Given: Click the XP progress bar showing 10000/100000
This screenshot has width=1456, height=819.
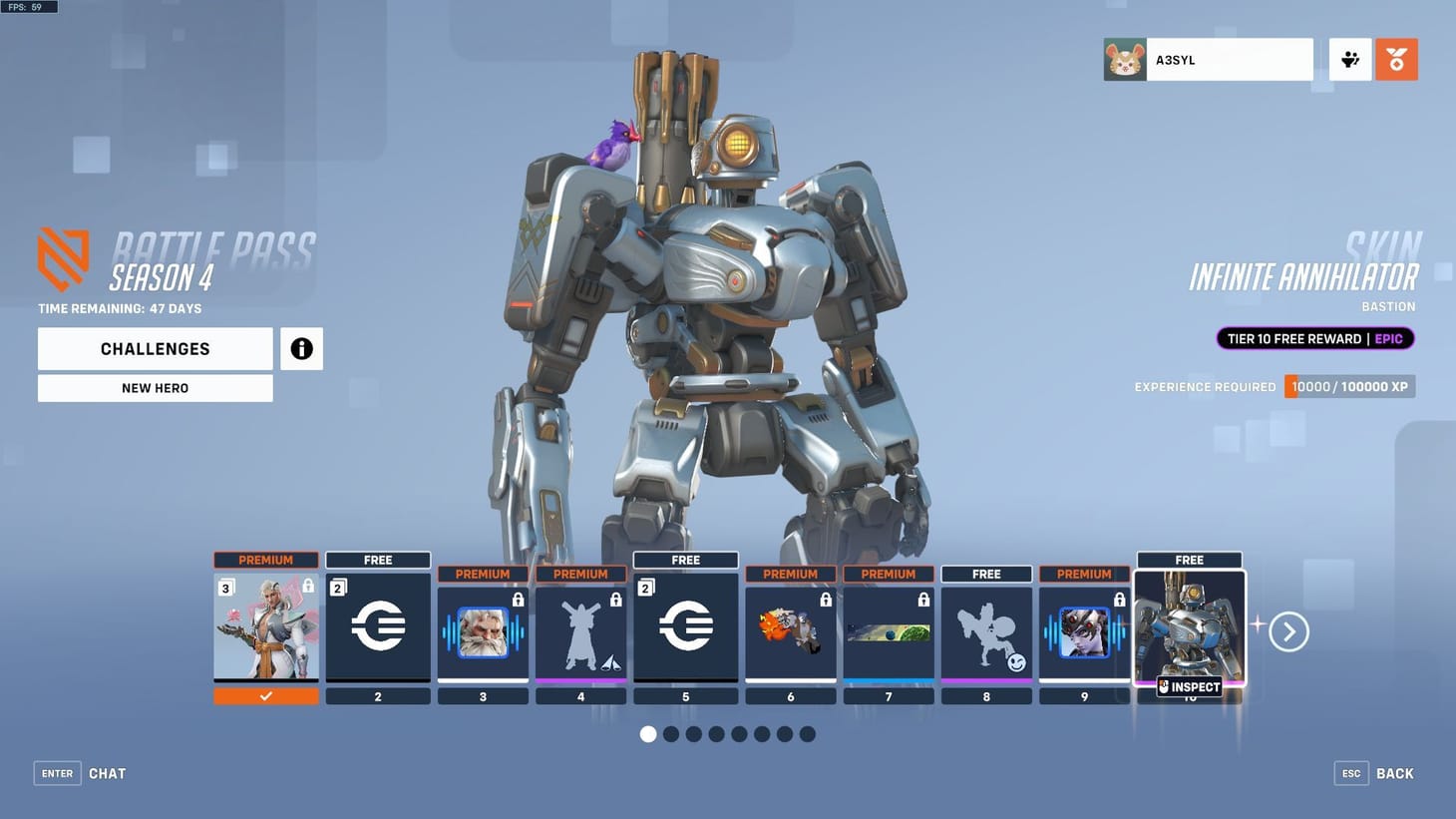Looking at the screenshot, I should (x=1348, y=386).
